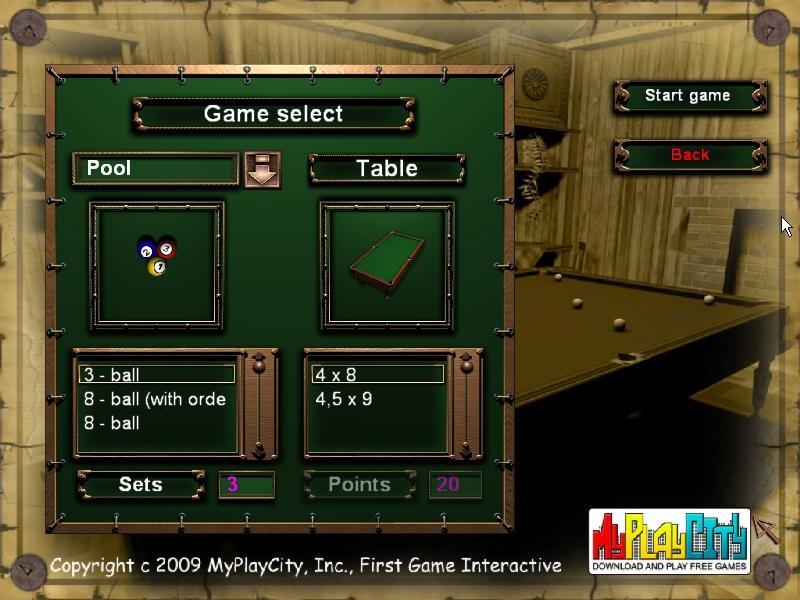Screen dimensions: 800x600
Task: Go back with the Back button
Action: click(689, 155)
